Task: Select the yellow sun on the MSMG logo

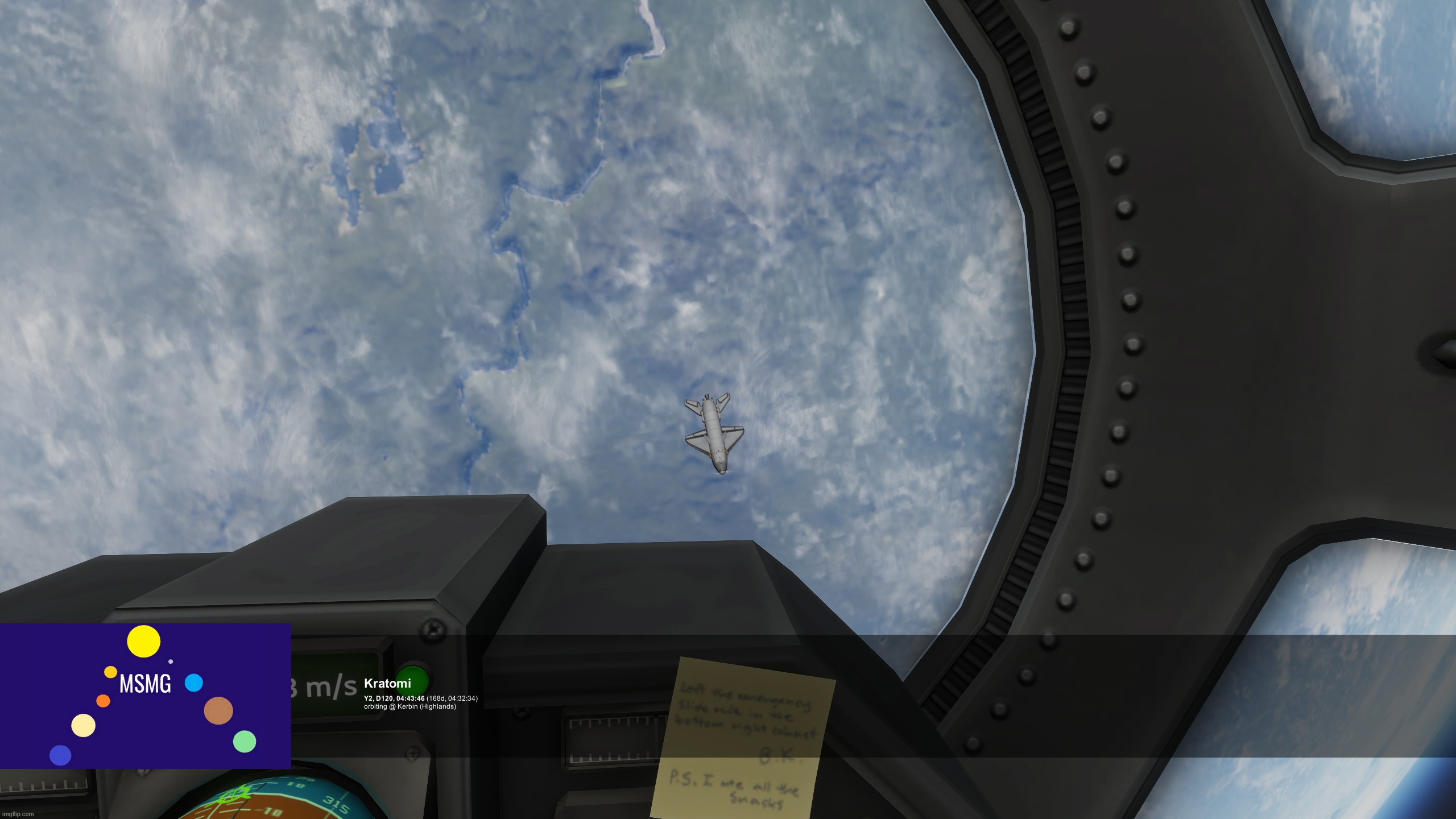Action: pyautogui.click(x=144, y=642)
